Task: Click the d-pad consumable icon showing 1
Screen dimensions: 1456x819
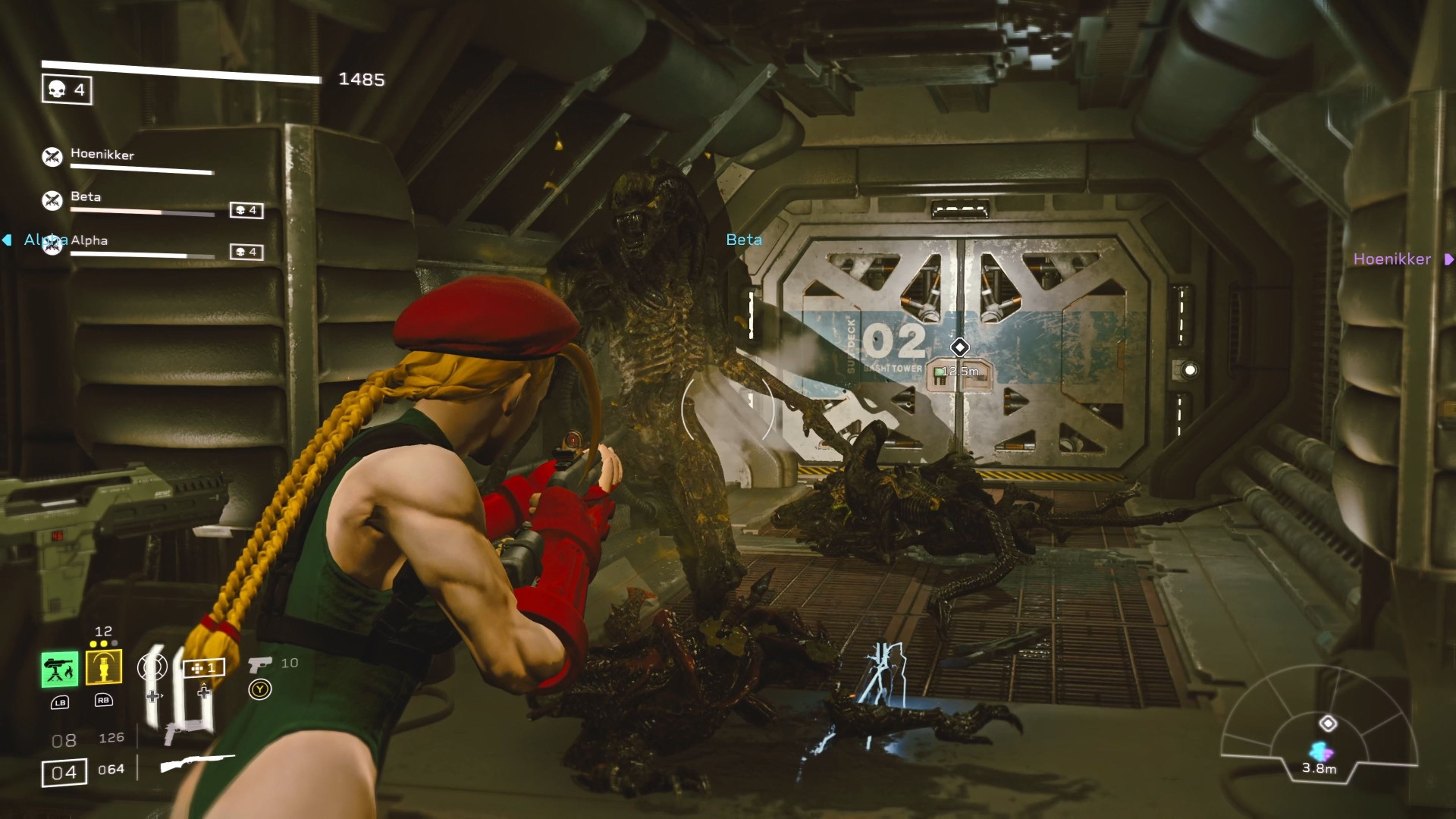Action: click(204, 668)
